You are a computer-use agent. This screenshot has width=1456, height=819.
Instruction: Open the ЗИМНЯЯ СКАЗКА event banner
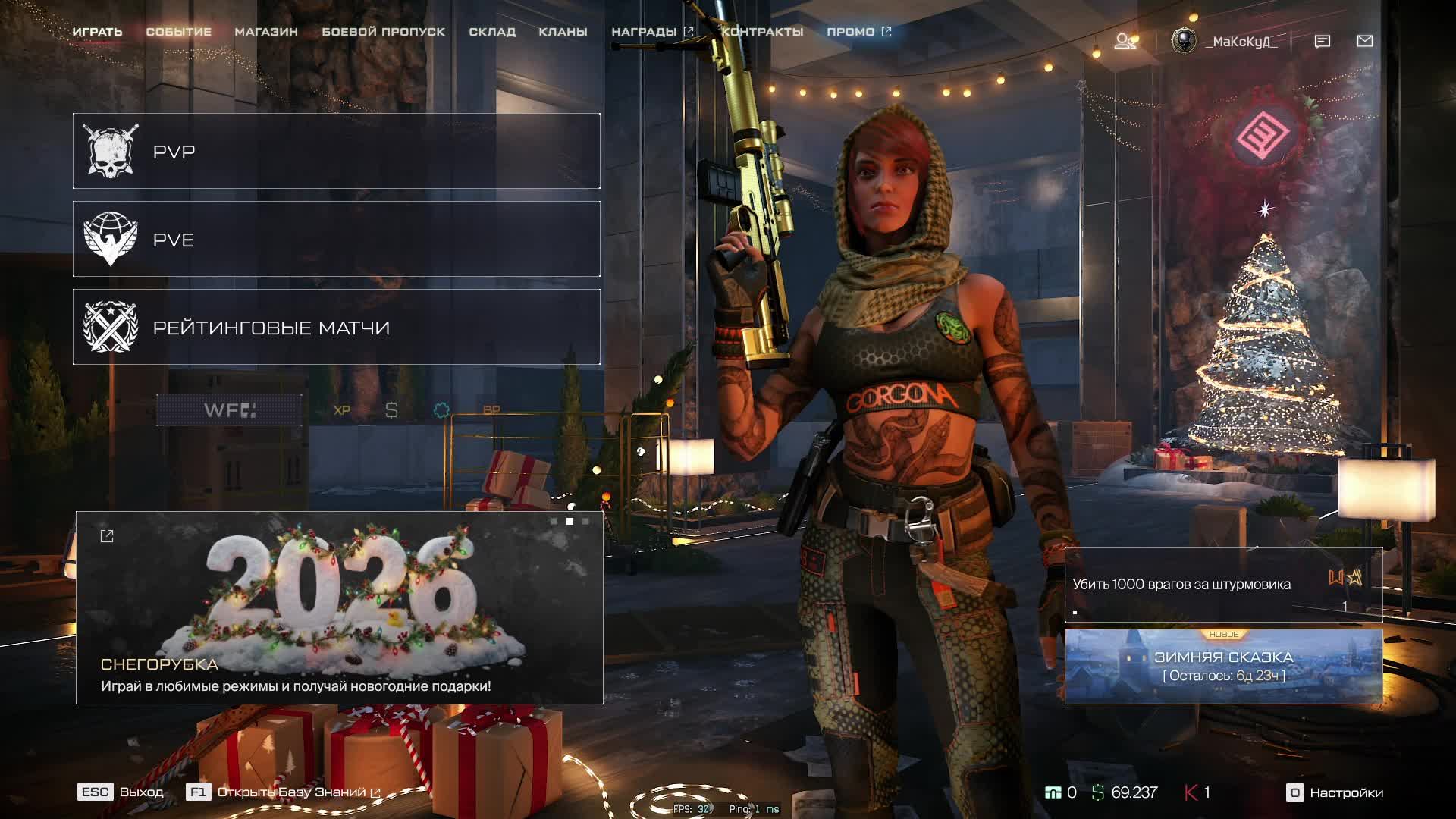tap(1223, 666)
